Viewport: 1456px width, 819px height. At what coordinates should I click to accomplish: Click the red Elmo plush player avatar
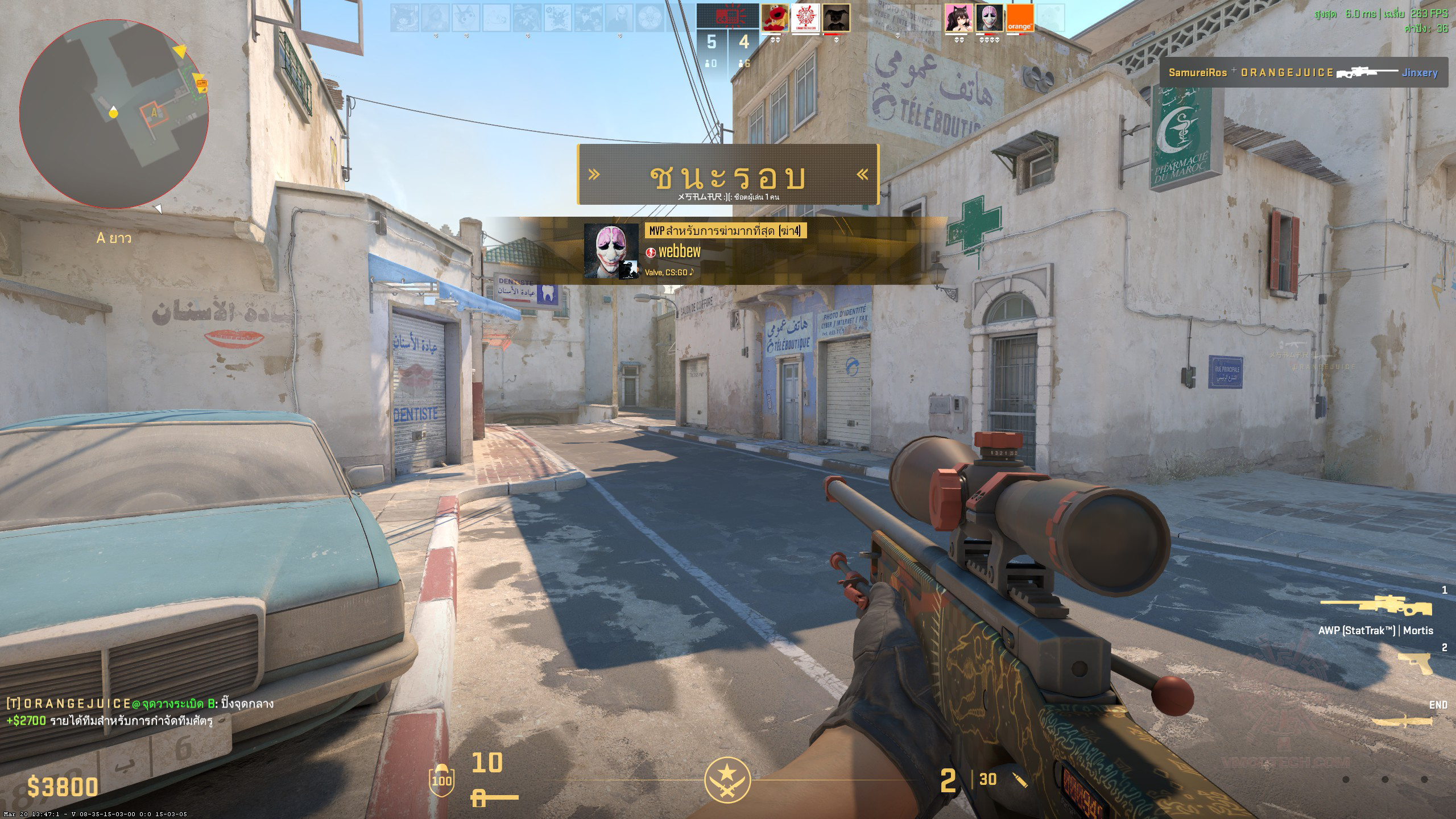(x=775, y=18)
